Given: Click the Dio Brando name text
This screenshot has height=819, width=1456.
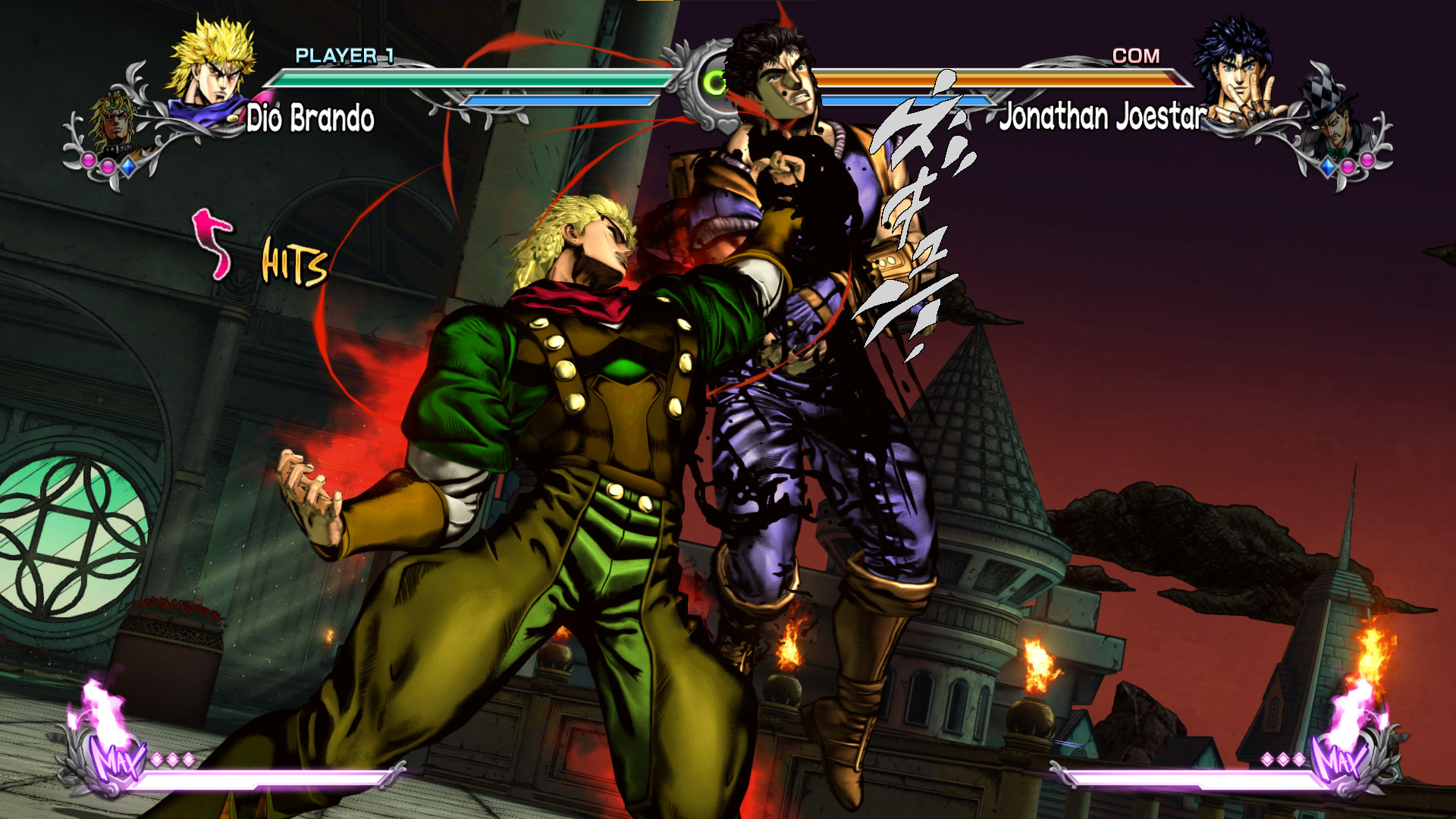Looking at the screenshot, I should pos(309,118).
